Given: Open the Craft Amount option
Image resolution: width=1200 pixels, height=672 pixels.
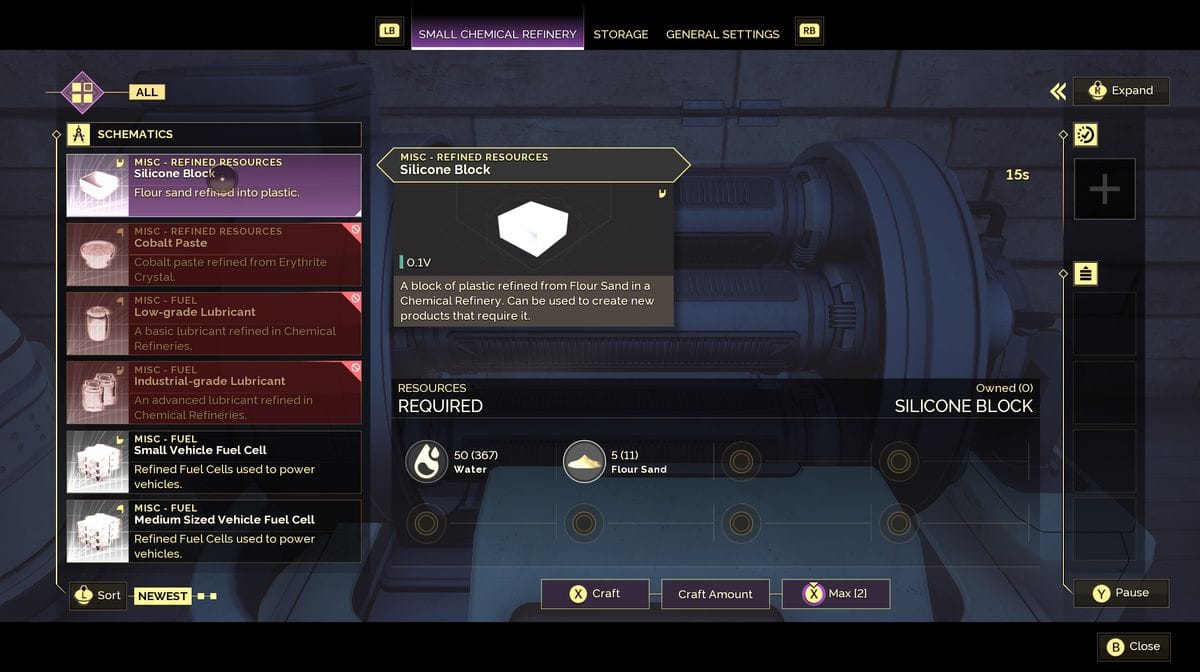Looking at the screenshot, I should [x=715, y=594].
